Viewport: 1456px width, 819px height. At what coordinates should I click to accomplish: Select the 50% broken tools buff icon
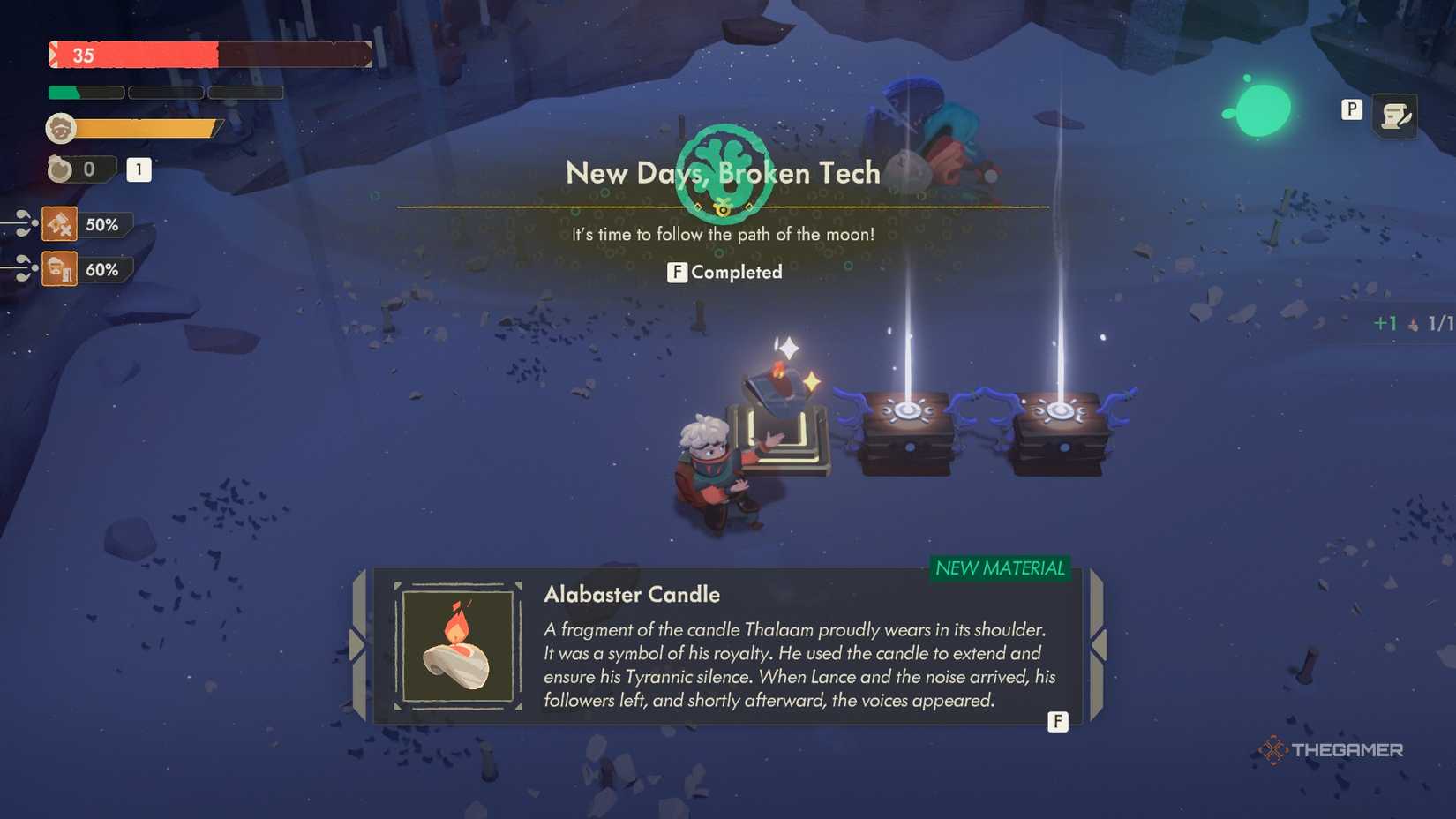[58, 223]
